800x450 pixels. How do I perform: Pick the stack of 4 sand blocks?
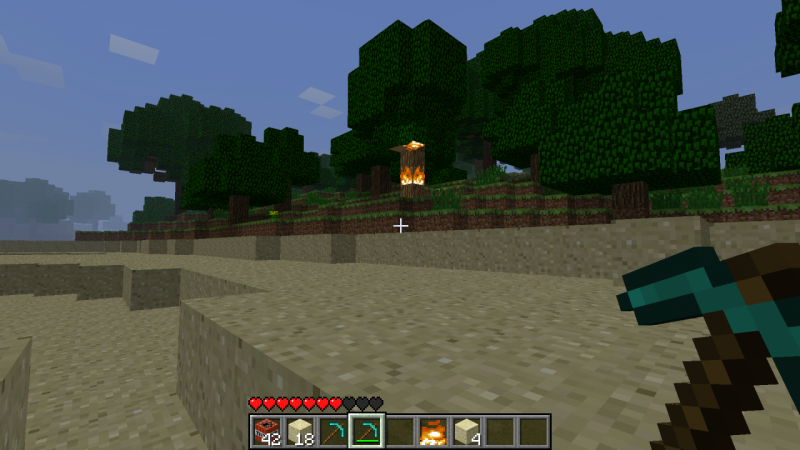466,431
